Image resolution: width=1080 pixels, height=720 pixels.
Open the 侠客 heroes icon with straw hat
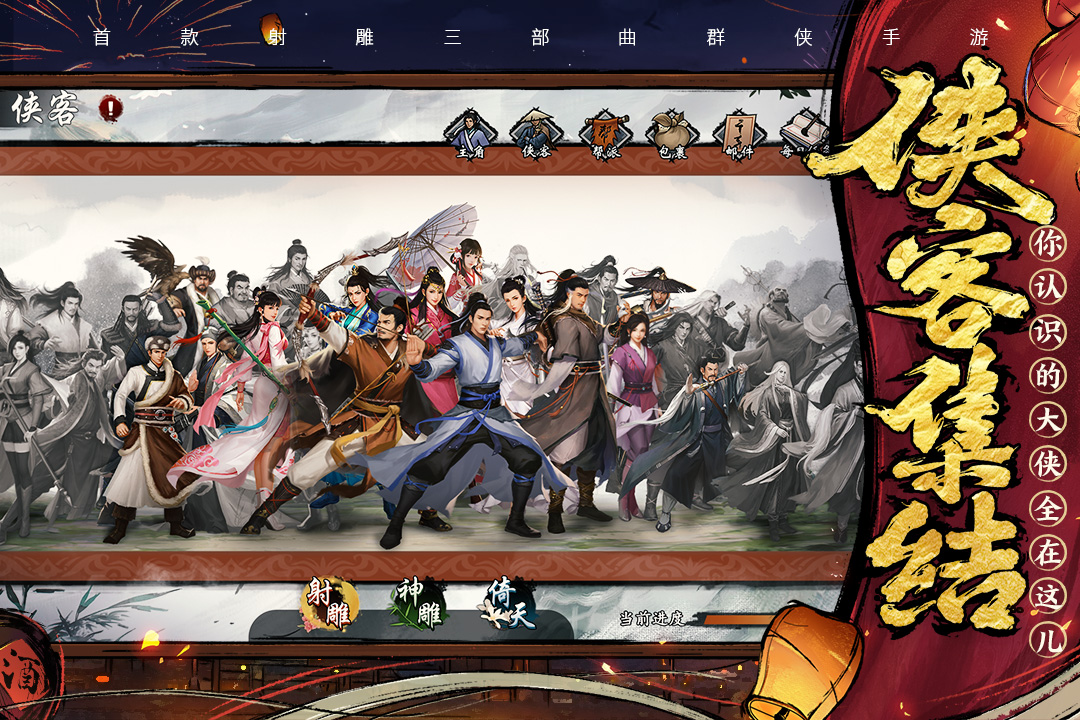pyautogui.click(x=537, y=134)
